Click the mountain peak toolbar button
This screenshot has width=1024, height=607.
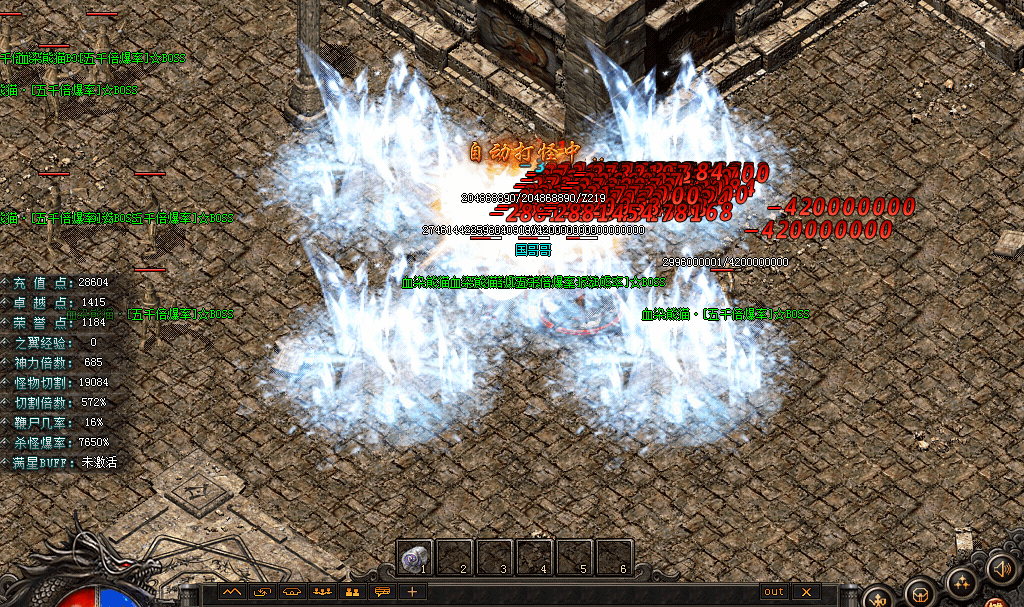point(232,592)
